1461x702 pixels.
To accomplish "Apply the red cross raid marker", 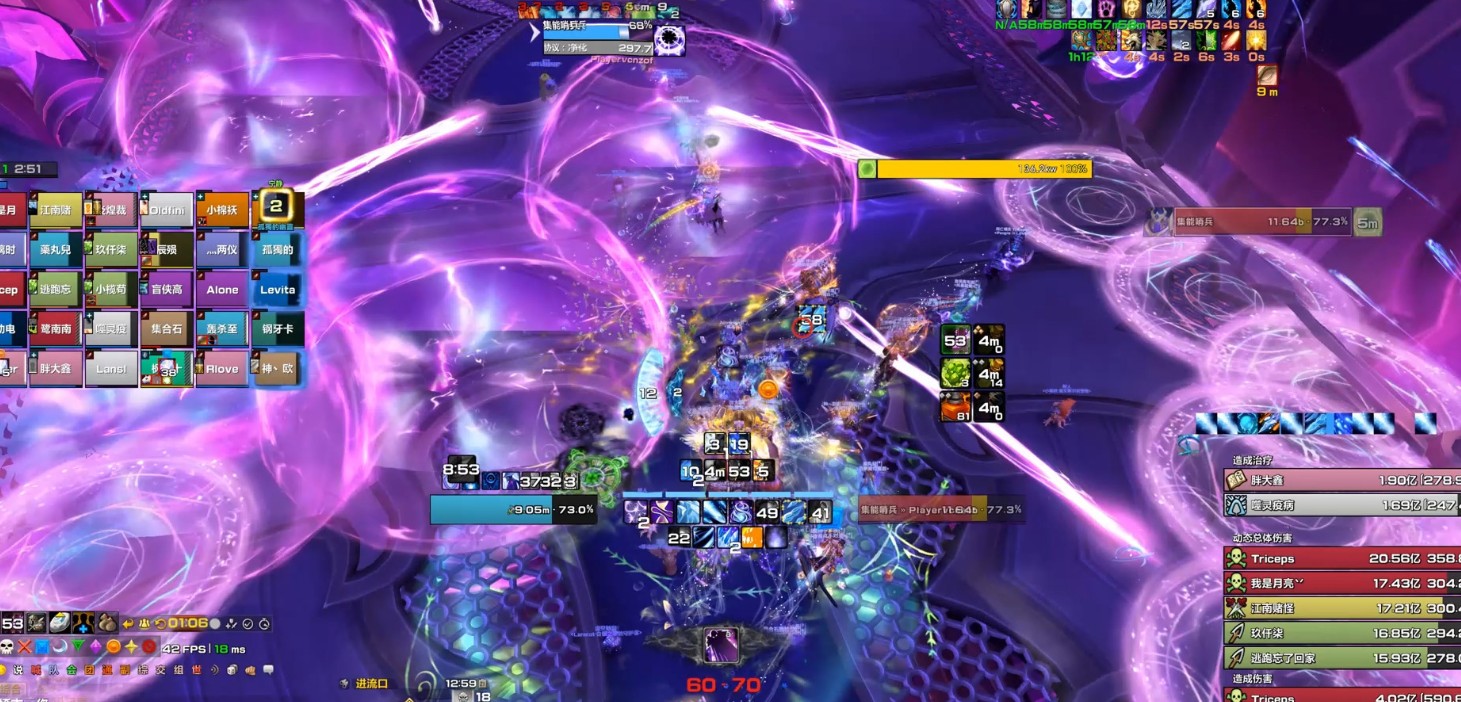I will tap(24, 646).
